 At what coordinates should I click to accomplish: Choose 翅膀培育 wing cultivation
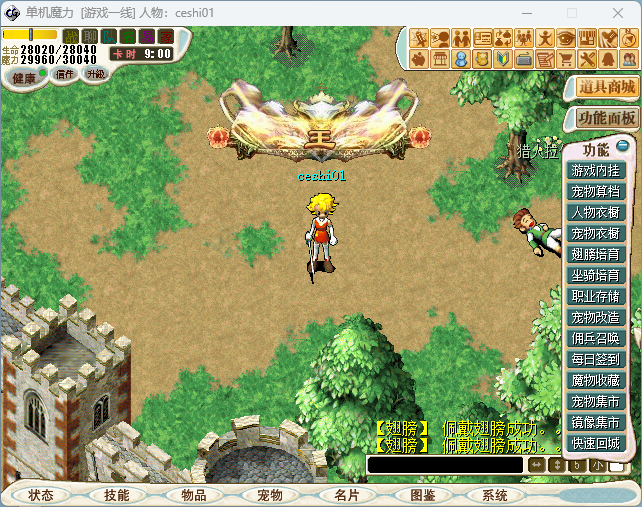click(595, 254)
